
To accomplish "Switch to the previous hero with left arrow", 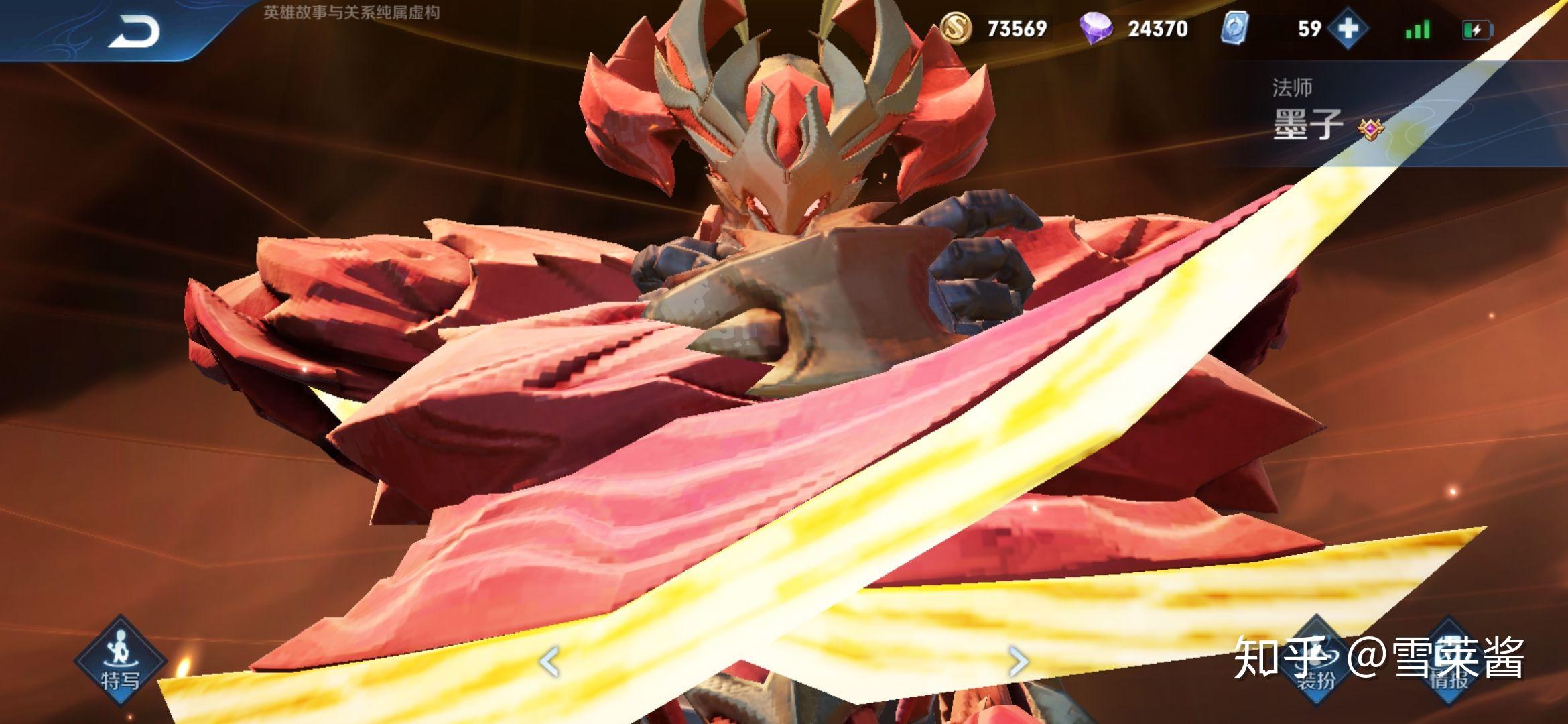I will (549, 662).
